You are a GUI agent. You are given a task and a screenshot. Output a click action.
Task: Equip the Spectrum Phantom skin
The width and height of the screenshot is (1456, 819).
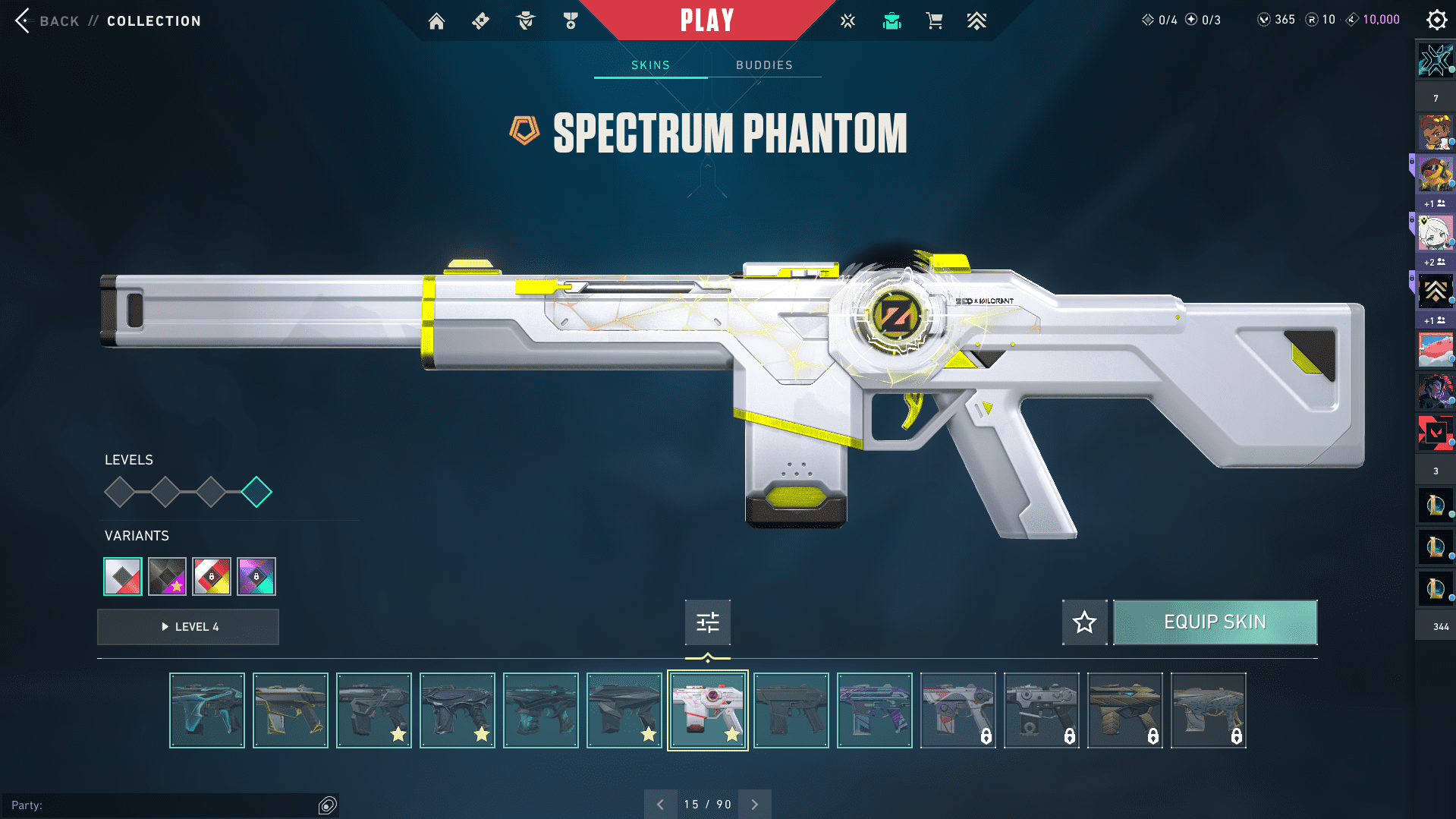pos(1215,622)
